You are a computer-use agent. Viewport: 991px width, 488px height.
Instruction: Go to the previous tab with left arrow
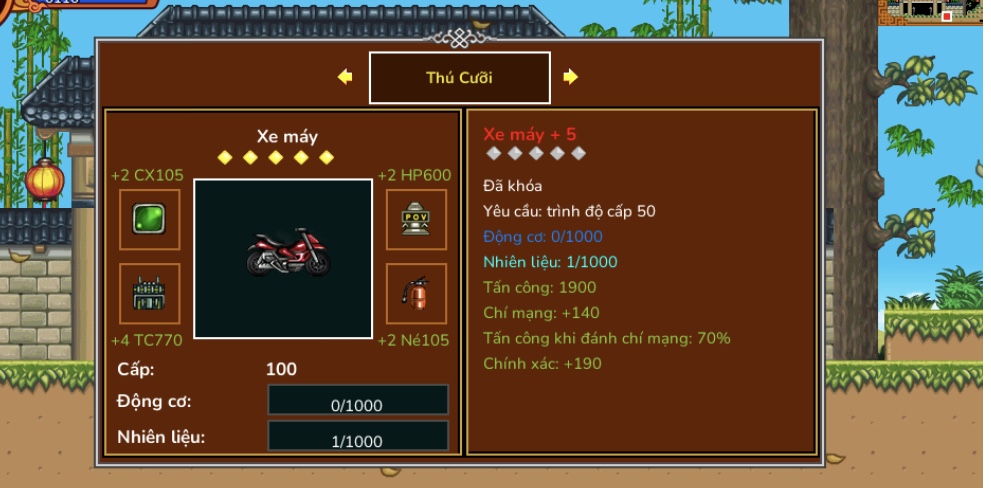345,77
